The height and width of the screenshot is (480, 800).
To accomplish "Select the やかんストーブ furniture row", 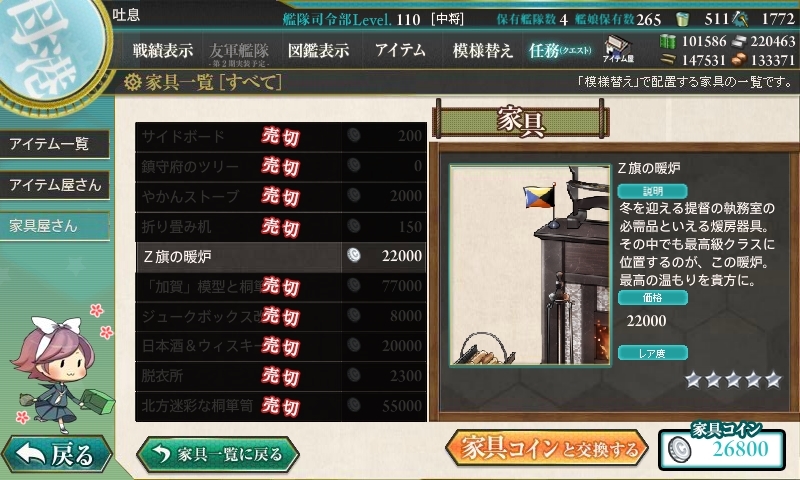I will point(280,197).
